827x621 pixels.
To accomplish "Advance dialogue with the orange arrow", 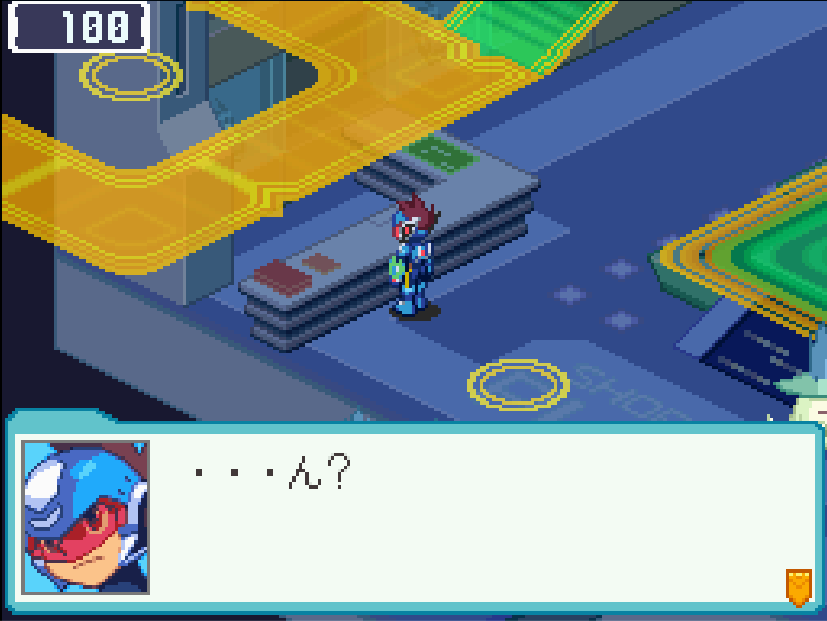I will [x=797, y=586].
